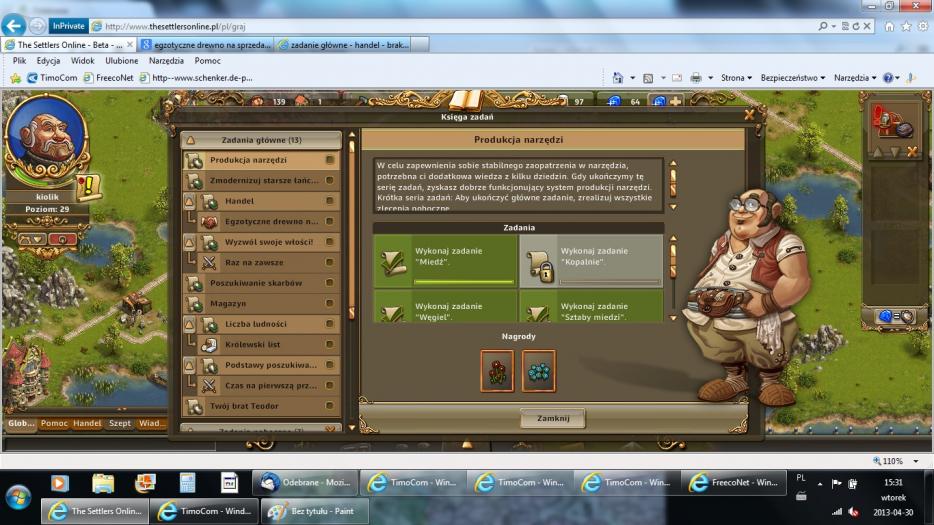Click the locked Kopalnie sub-task tile
Screen dimensions: 934x525
tap(591, 261)
